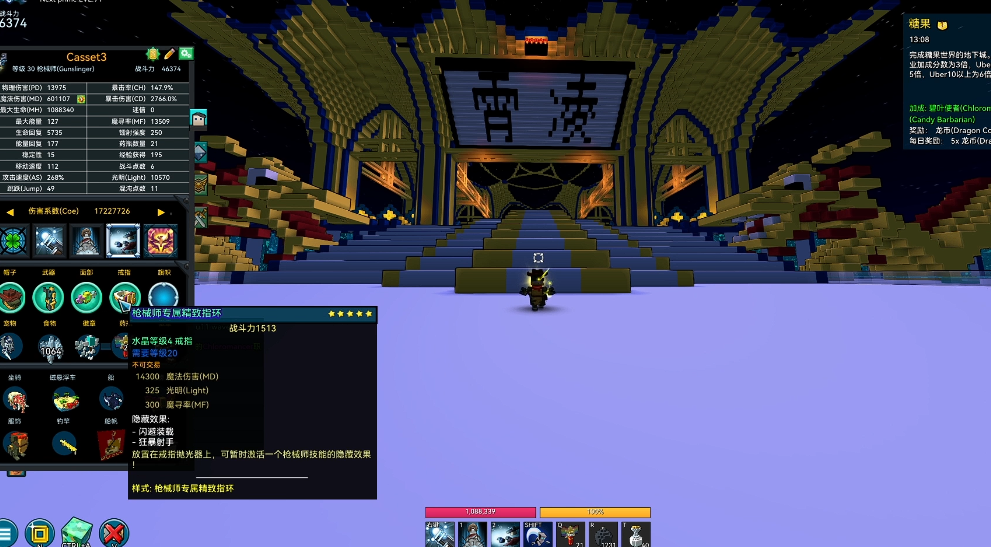Click the pencil edit icon
The width and height of the screenshot is (991, 547).
coord(170,53)
